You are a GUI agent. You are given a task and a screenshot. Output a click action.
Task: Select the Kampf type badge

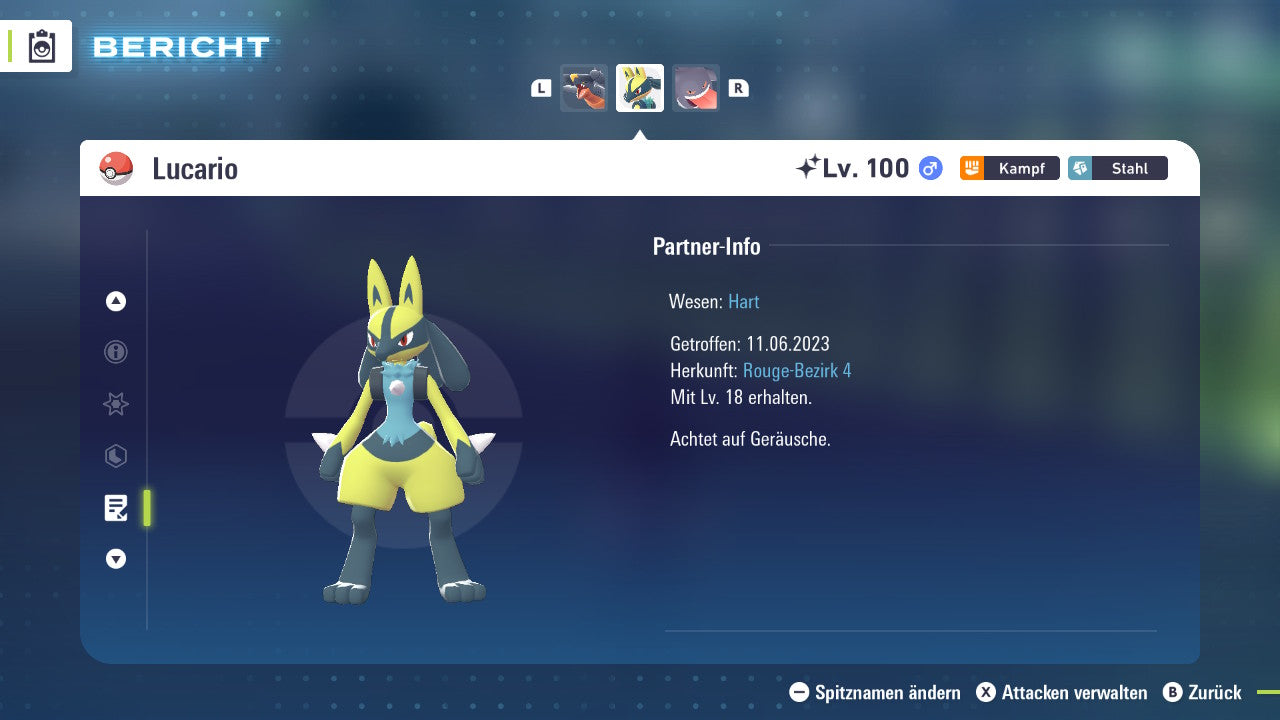(x=1009, y=168)
